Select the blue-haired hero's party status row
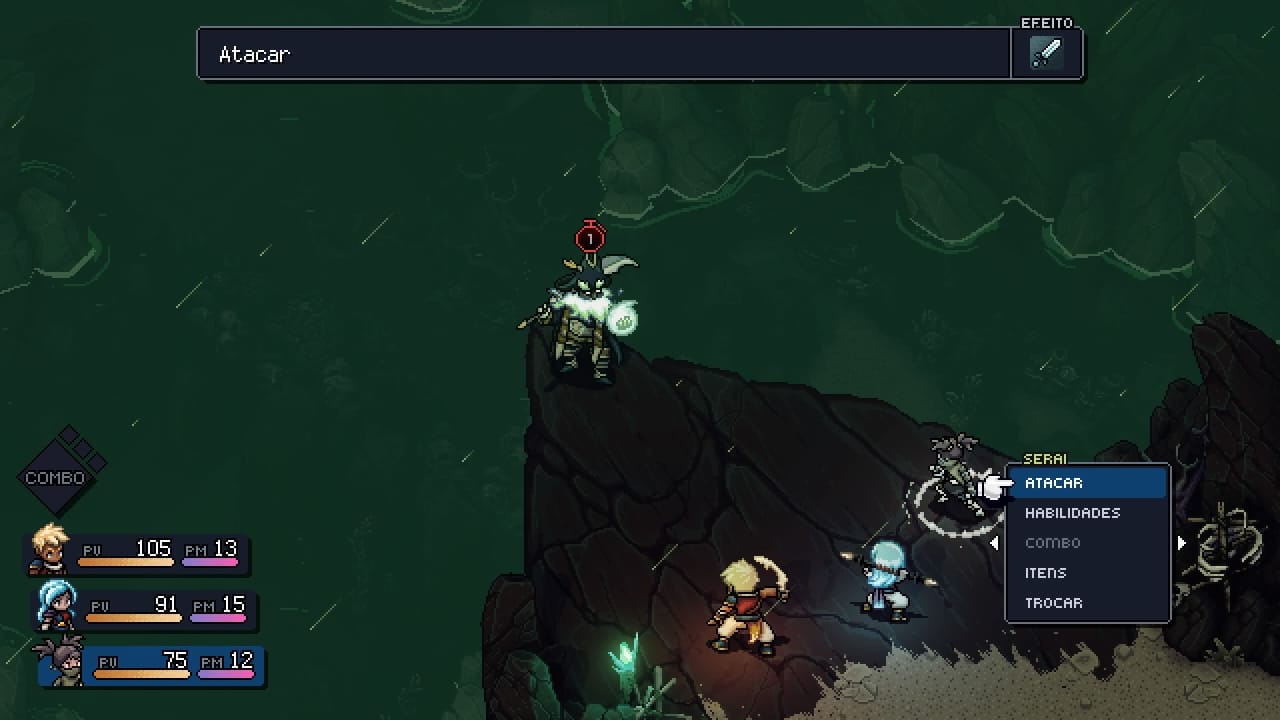 (145, 609)
